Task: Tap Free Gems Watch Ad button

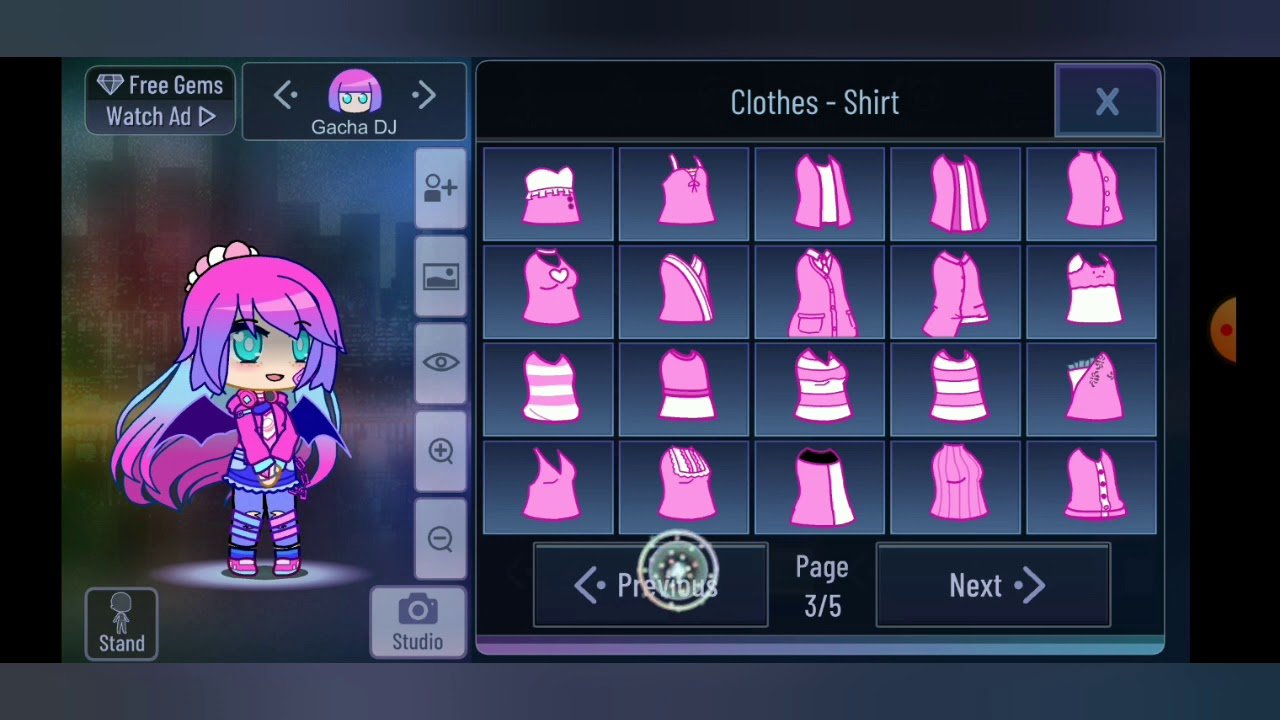Action: (160, 101)
